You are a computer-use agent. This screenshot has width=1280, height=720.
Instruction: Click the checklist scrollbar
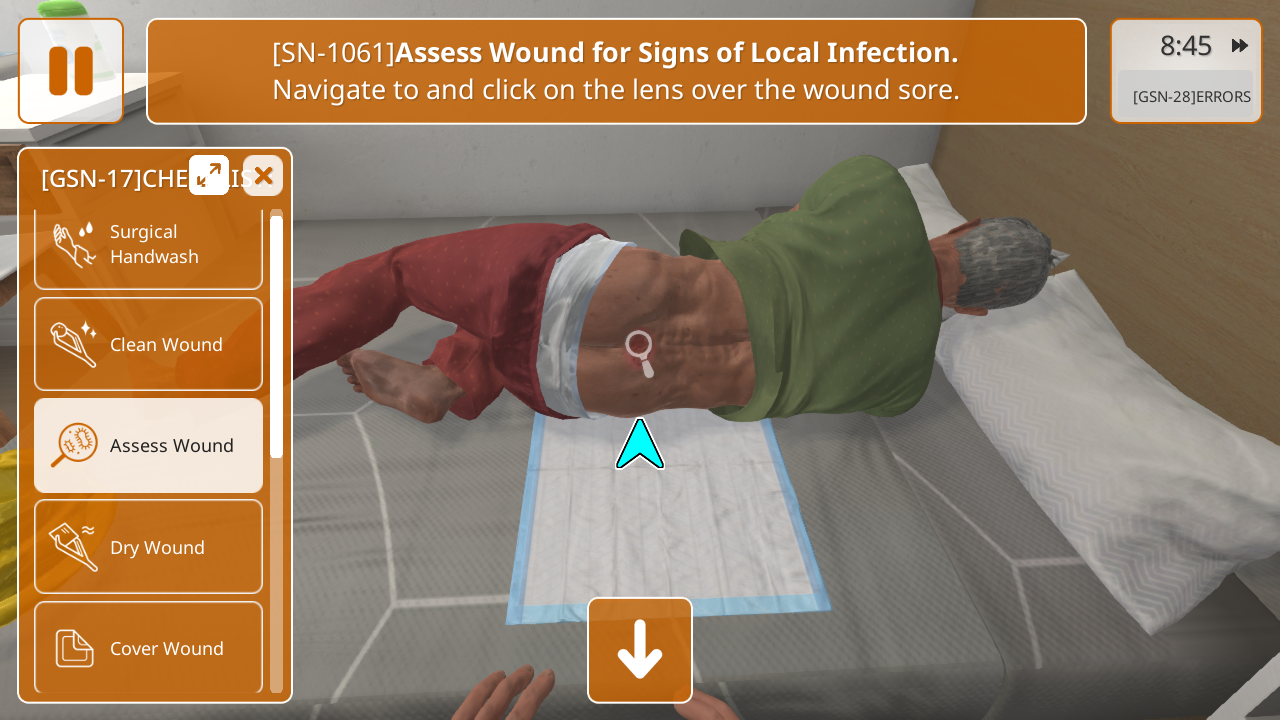point(276,336)
